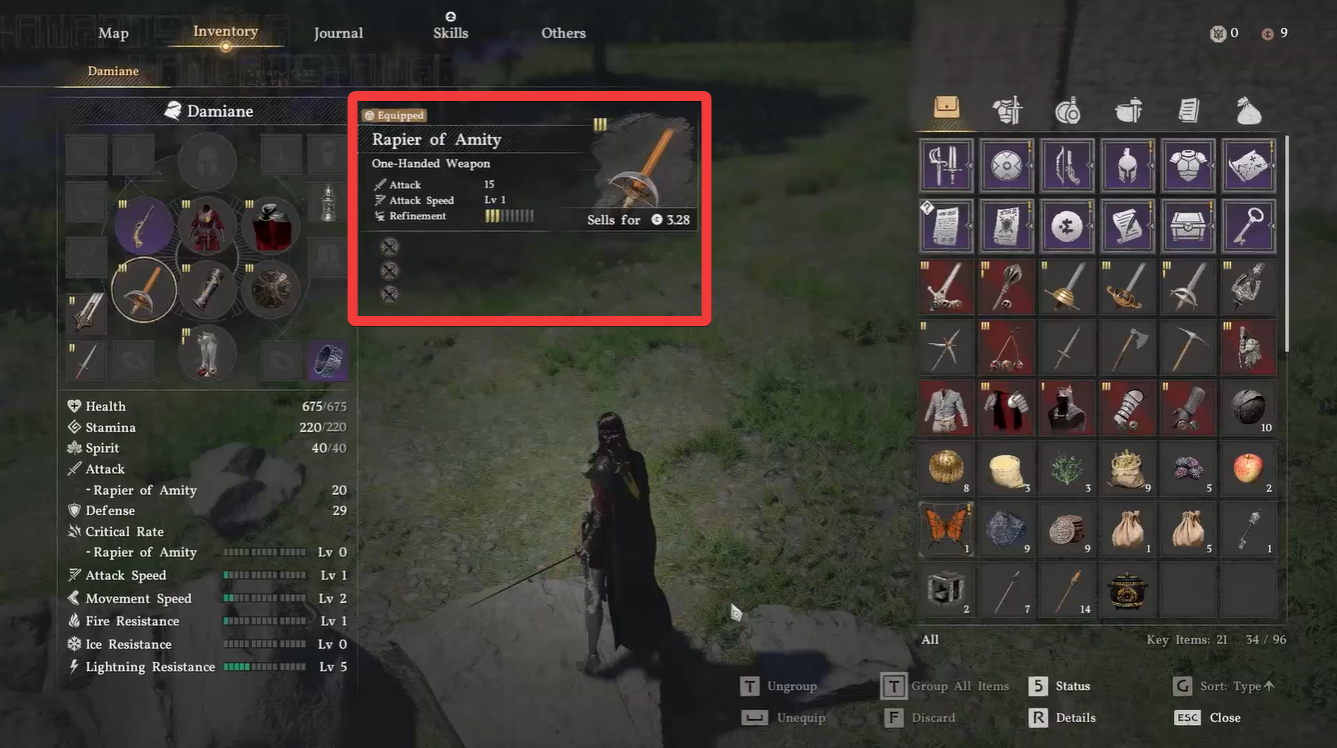
Task: Open the Skills menu item
Action: coord(450,32)
